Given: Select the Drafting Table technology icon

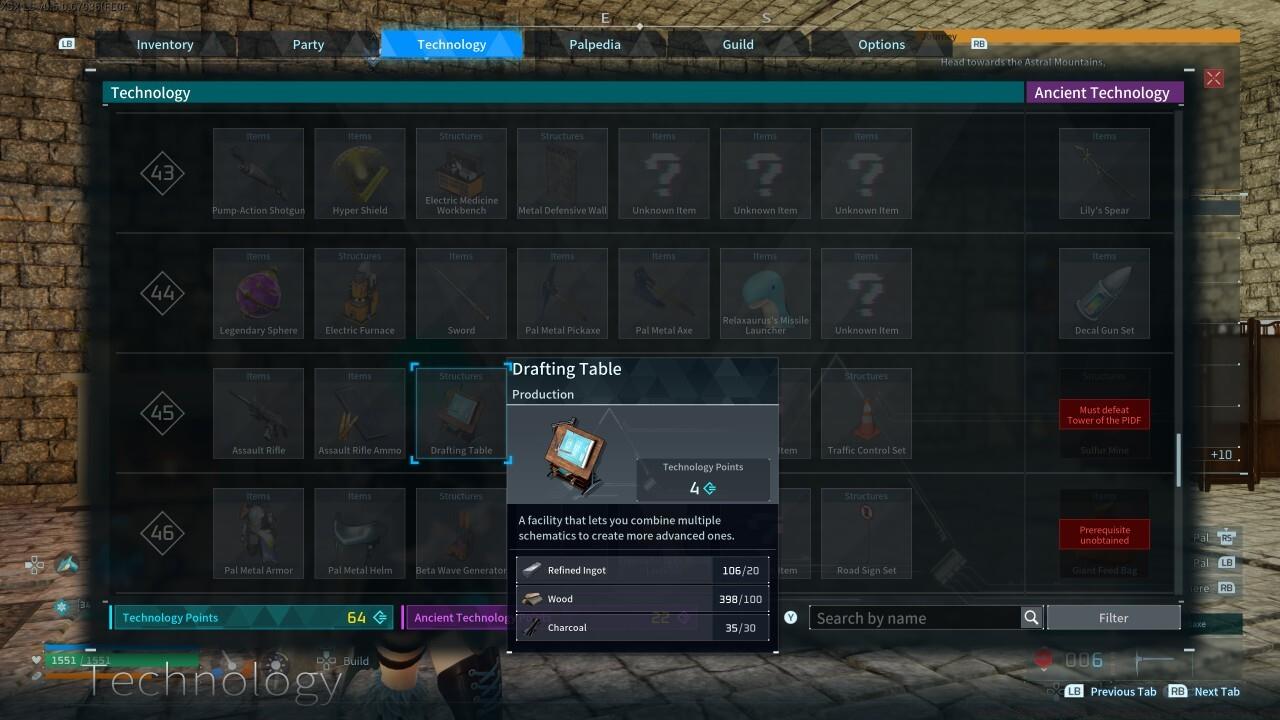Looking at the screenshot, I should pyautogui.click(x=460, y=413).
